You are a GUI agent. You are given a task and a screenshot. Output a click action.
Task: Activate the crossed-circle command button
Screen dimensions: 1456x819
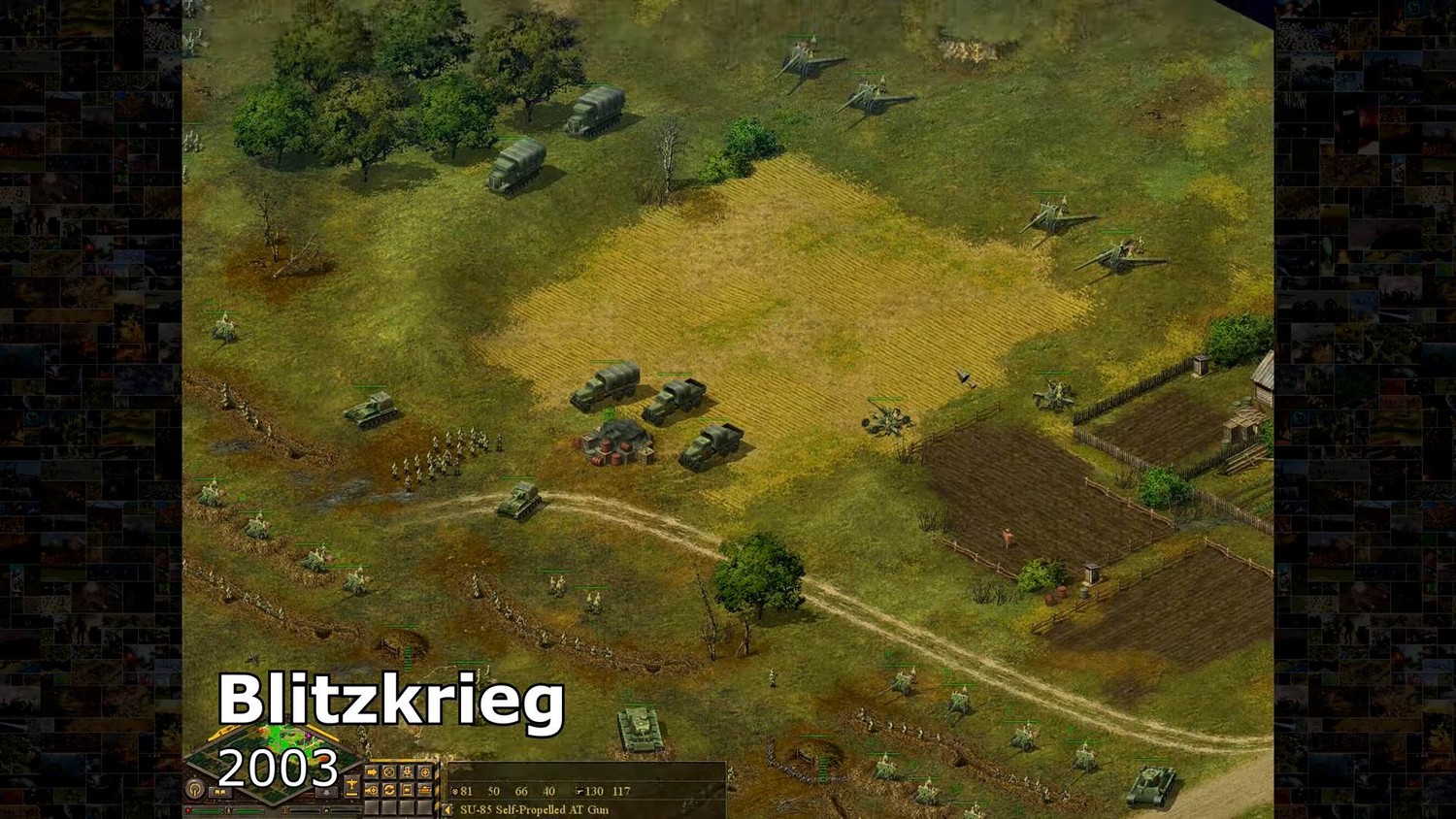(388, 772)
